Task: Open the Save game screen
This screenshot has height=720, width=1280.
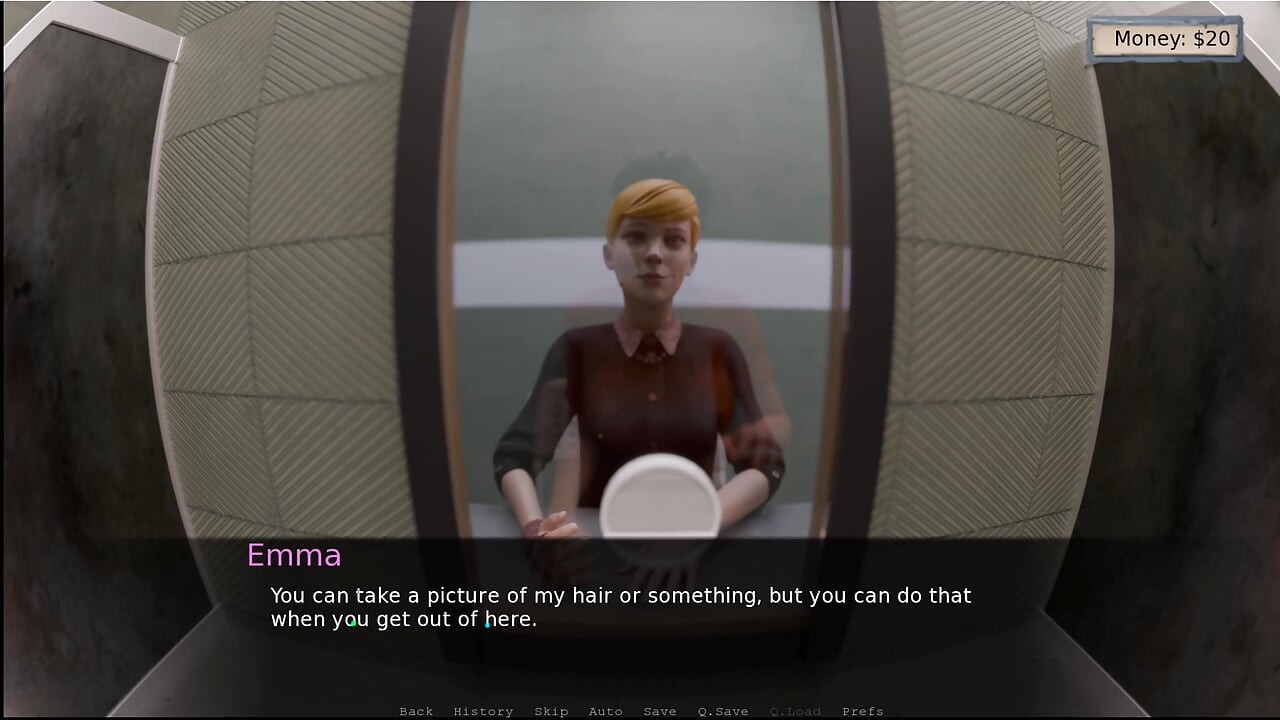Action: pyautogui.click(x=659, y=711)
